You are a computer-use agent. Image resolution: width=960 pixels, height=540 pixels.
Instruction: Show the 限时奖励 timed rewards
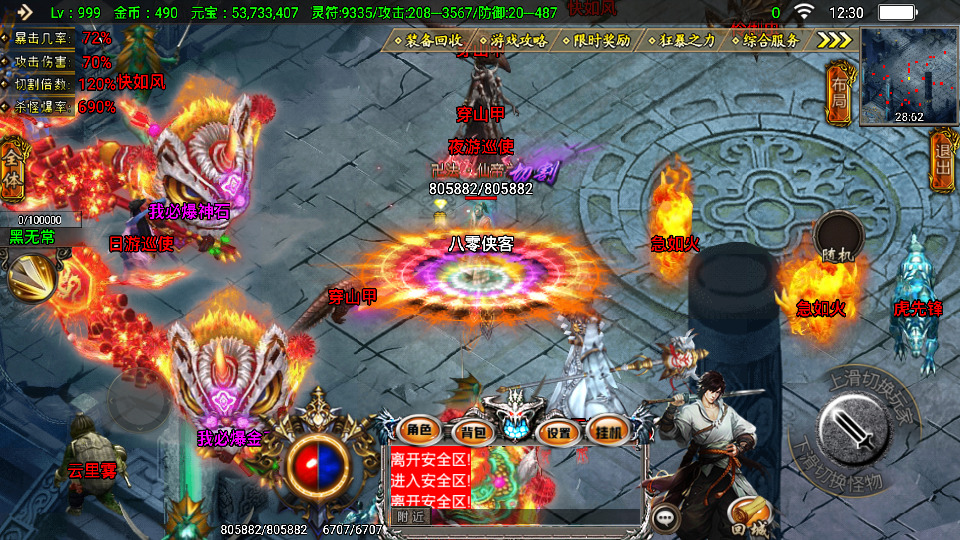pyautogui.click(x=600, y=41)
